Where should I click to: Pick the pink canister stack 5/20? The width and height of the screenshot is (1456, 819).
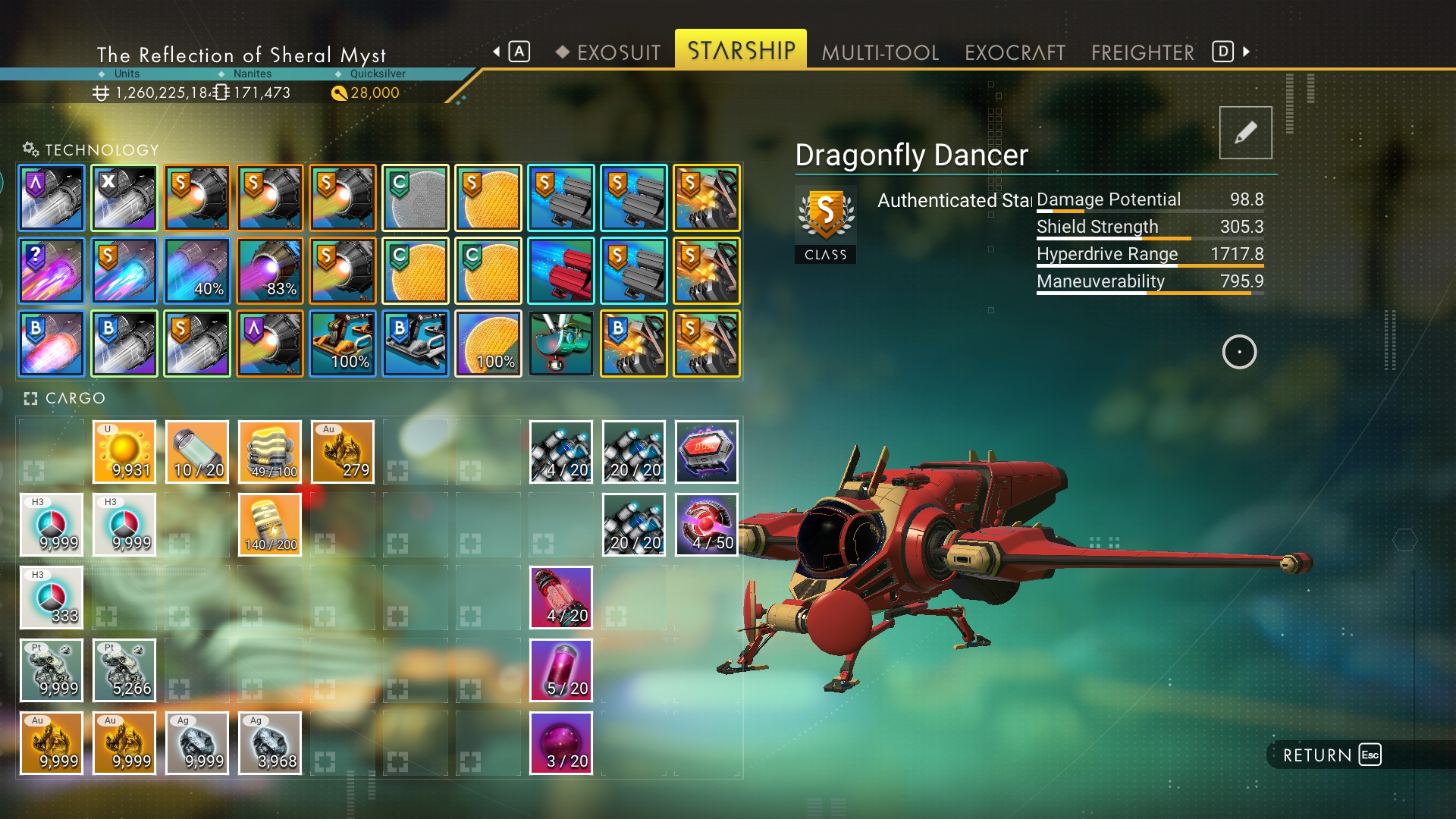point(561,670)
